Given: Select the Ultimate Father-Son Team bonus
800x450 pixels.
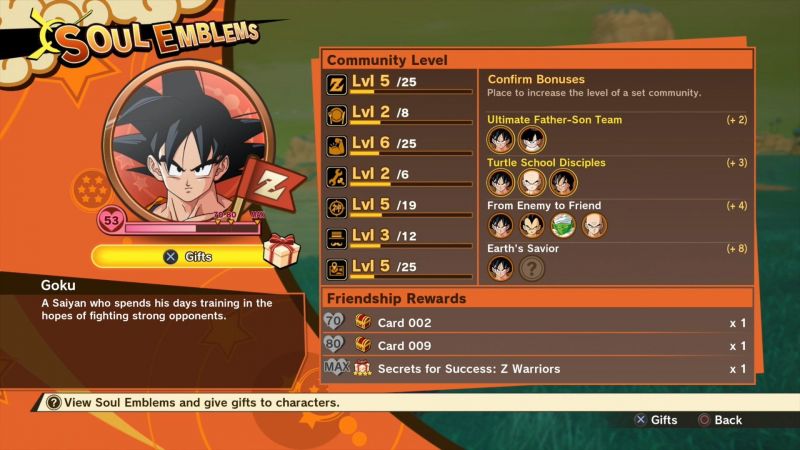Looking at the screenshot, I should [x=554, y=120].
